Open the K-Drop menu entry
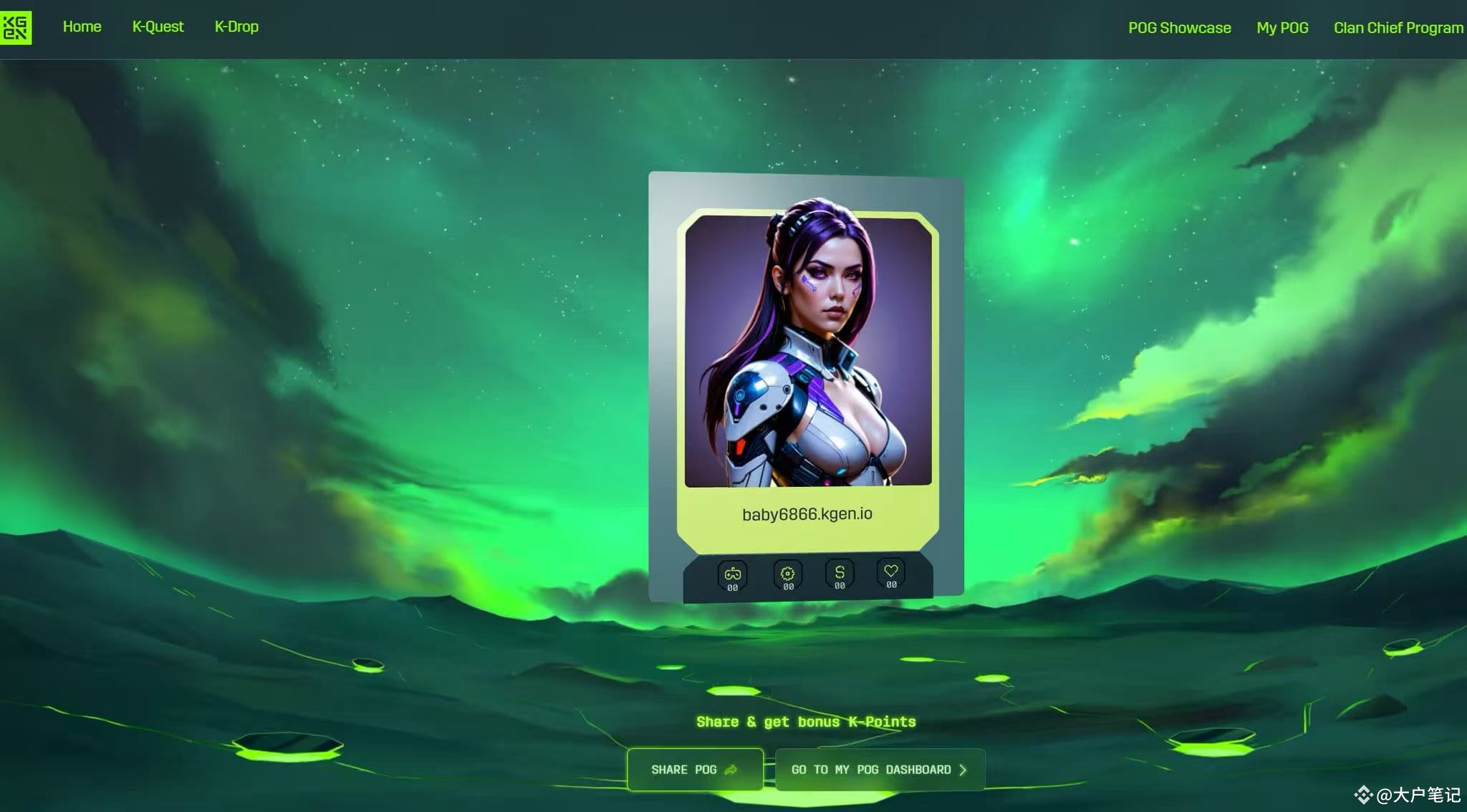Viewport: 1467px width, 812px height. [x=236, y=26]
